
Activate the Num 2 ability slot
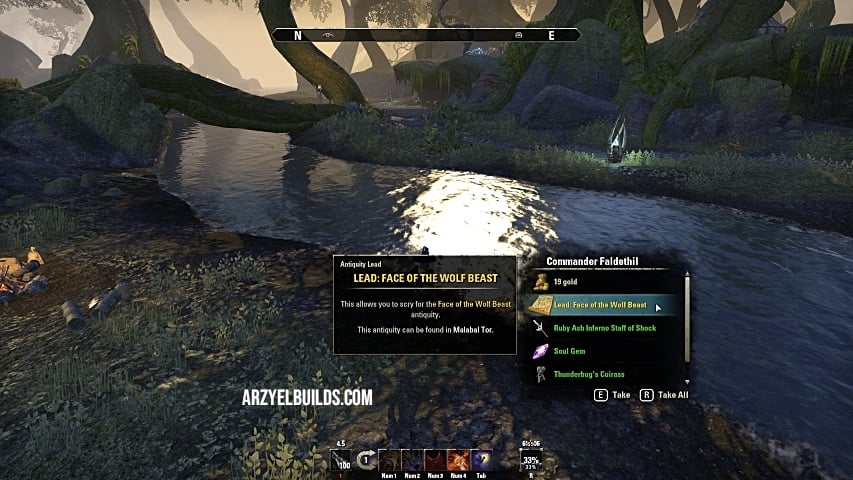pyautogui.click(x=411, y=461)
